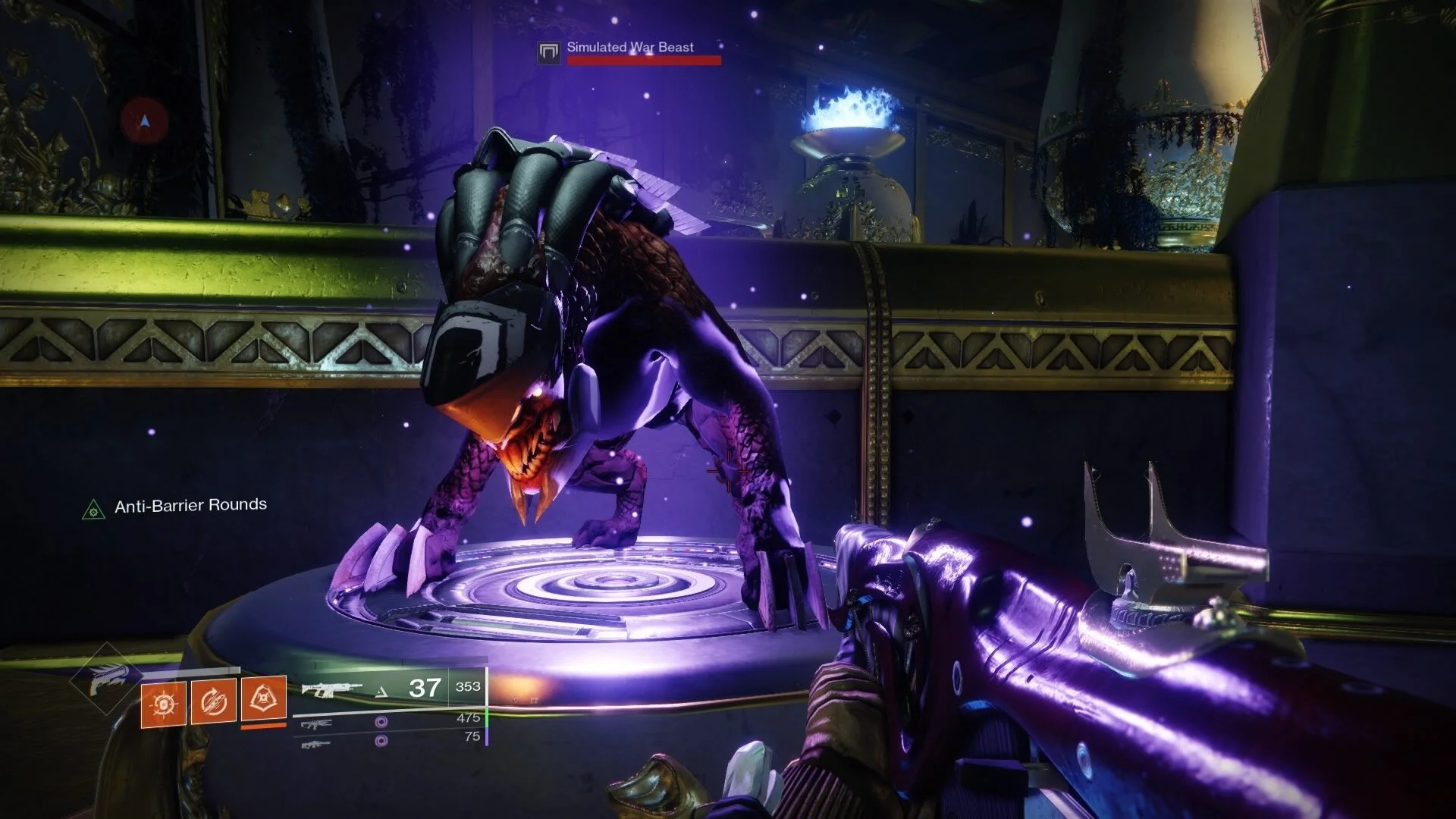Click the Simulated War Beast nameplate icon

click(548, 52)
